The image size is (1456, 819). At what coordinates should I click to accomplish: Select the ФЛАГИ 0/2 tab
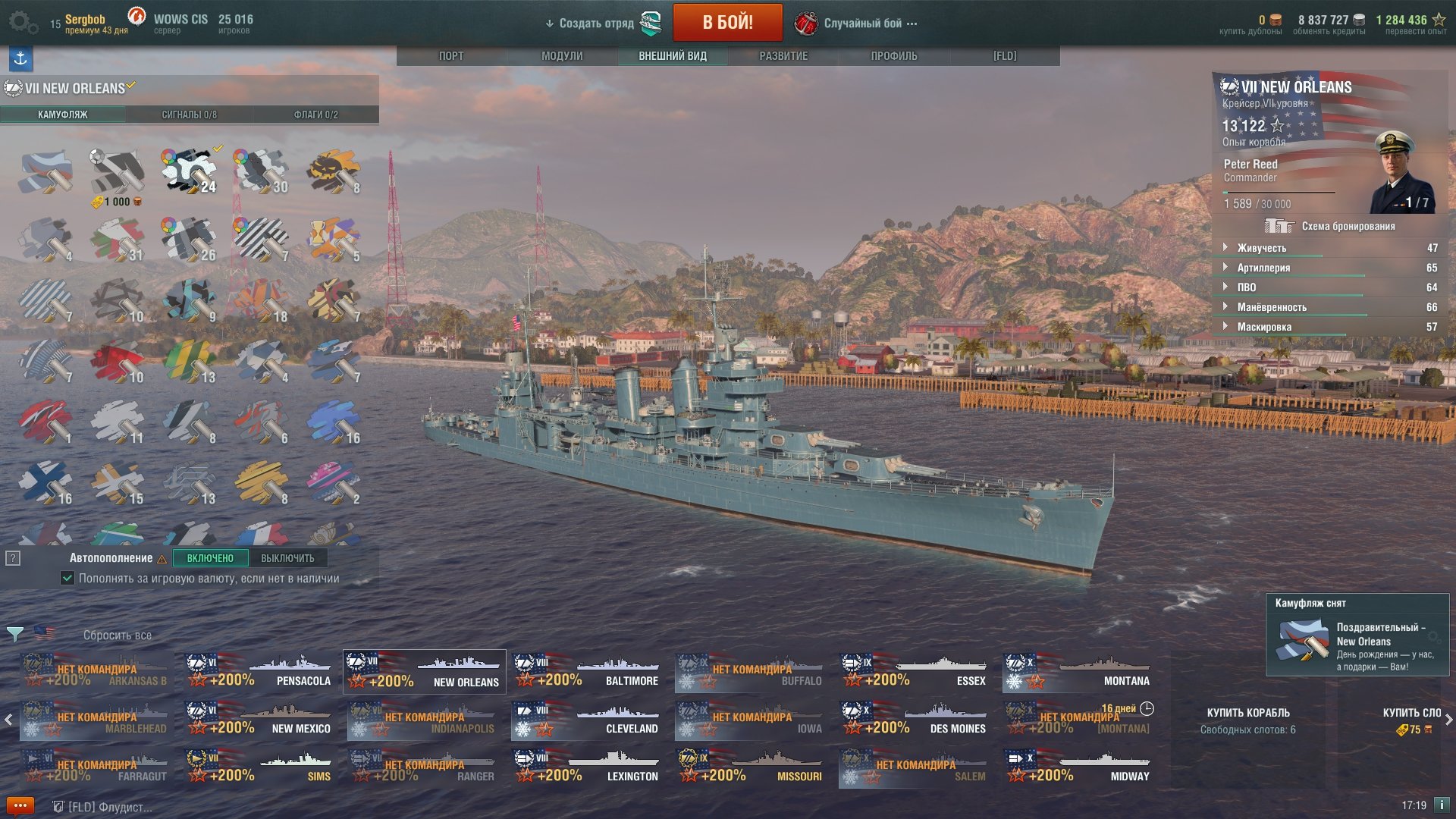(315, 115)
